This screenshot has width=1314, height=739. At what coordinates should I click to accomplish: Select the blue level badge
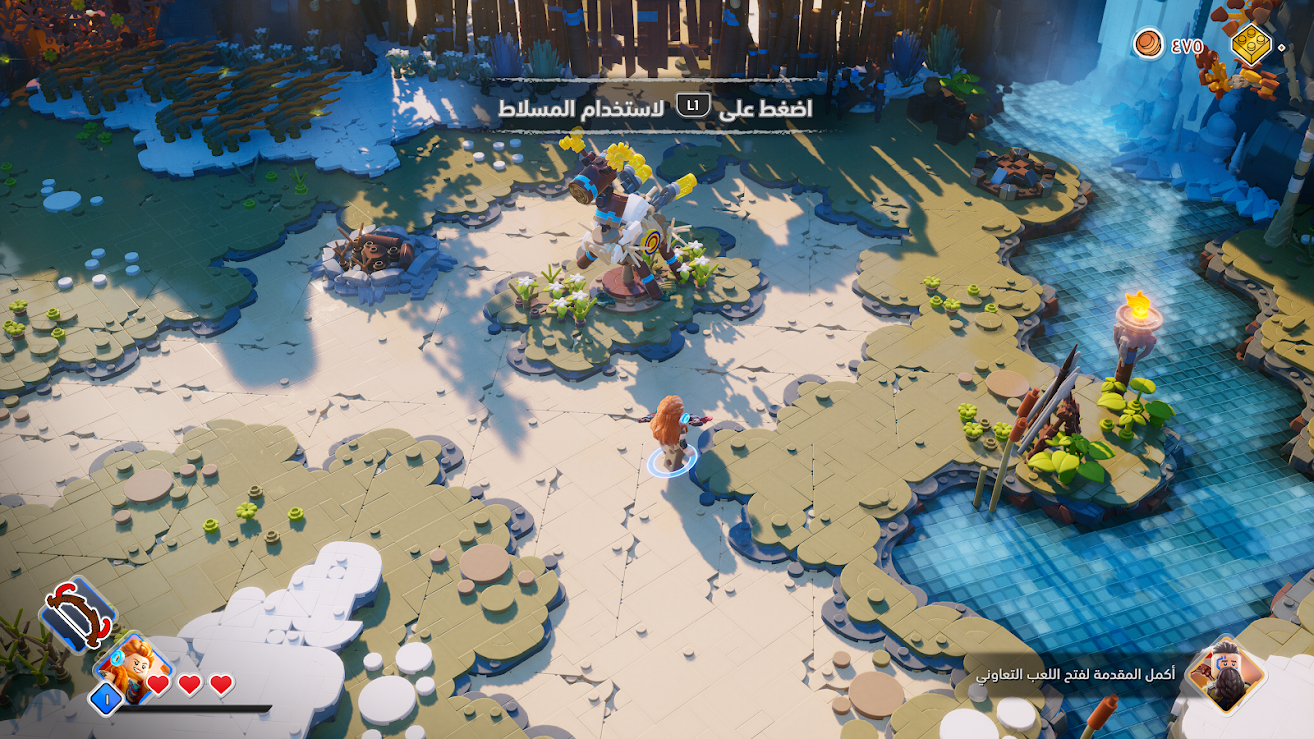click(x=105, y=699)
